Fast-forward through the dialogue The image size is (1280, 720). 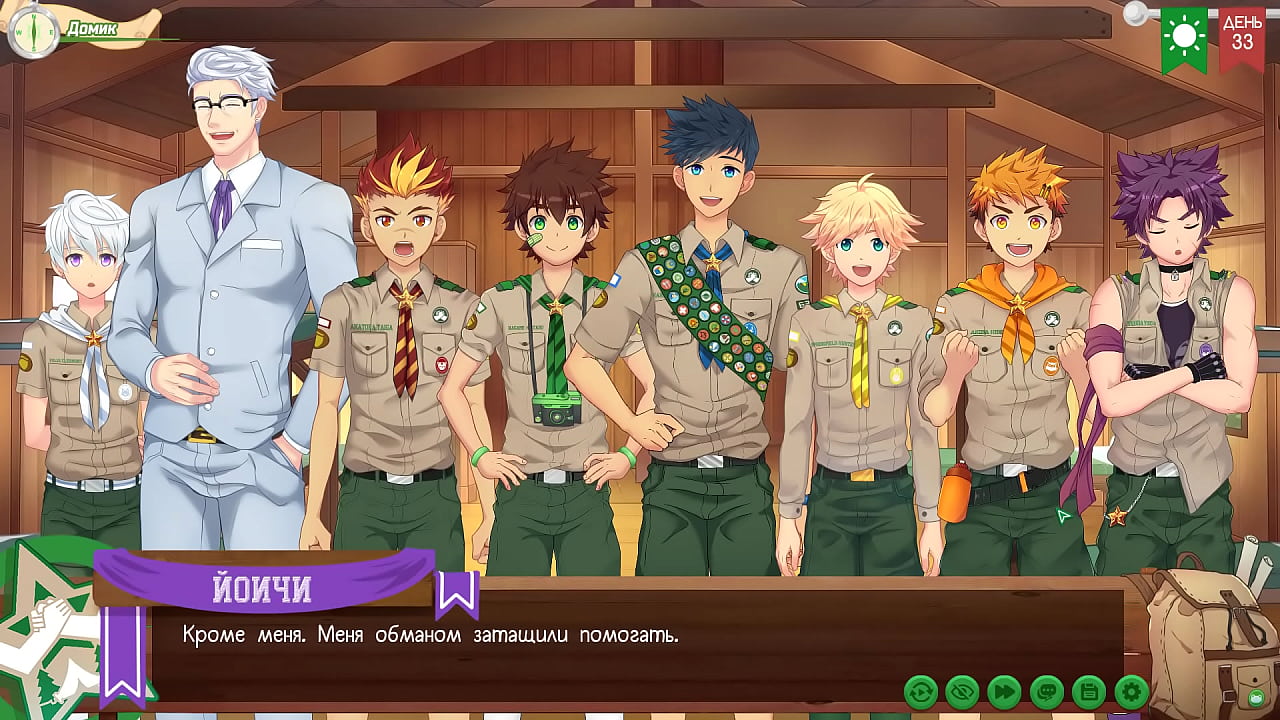click(1004, 691)
